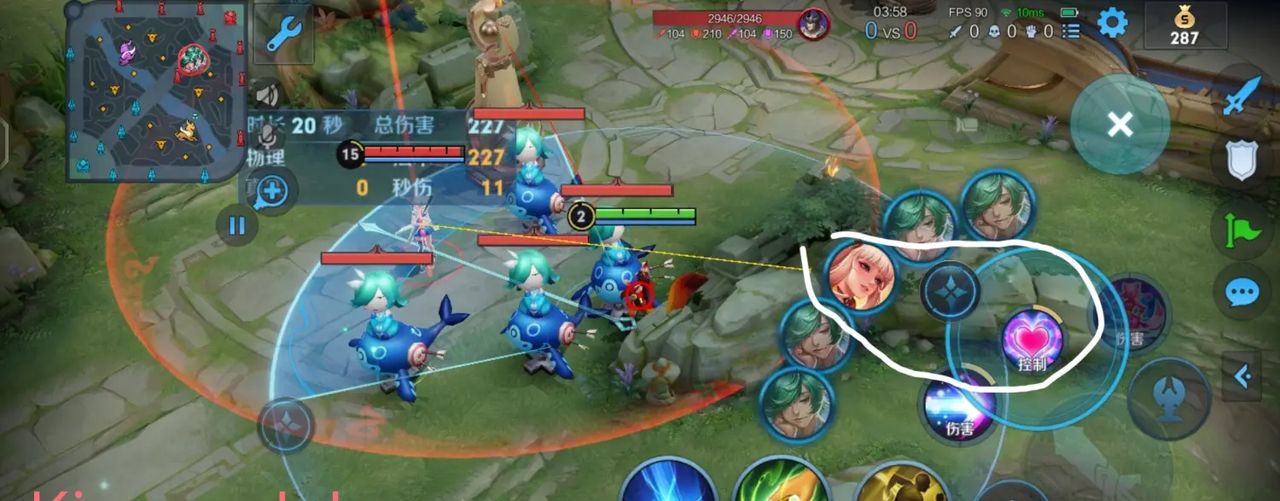Open the scoreboard list icon
The height and width of the screenshot is (501, 1280).
1072,31
